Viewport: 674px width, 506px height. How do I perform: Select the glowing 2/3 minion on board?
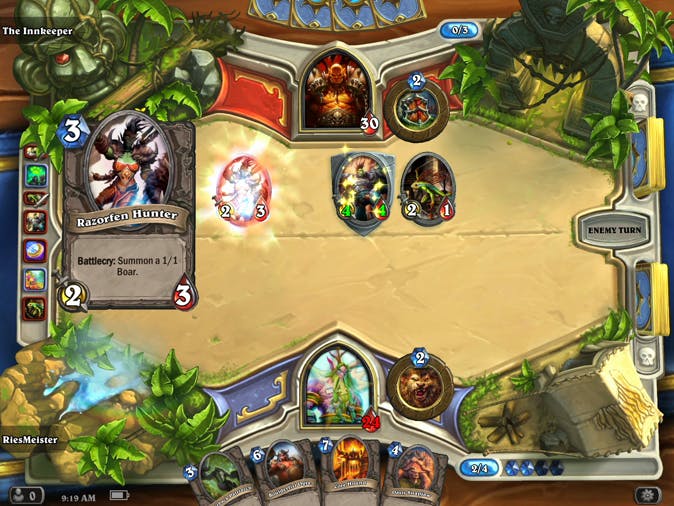click(245, 189)
